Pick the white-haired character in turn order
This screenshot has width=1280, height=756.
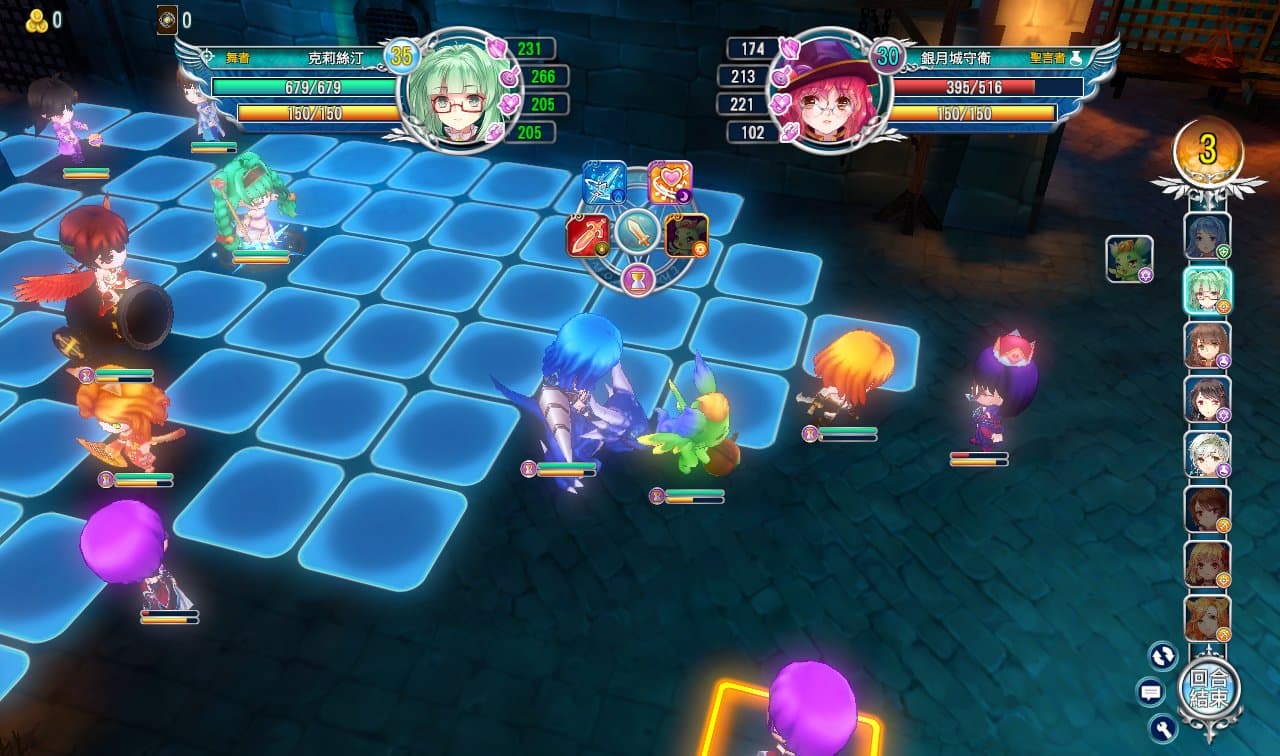[x=1207, y=454]
